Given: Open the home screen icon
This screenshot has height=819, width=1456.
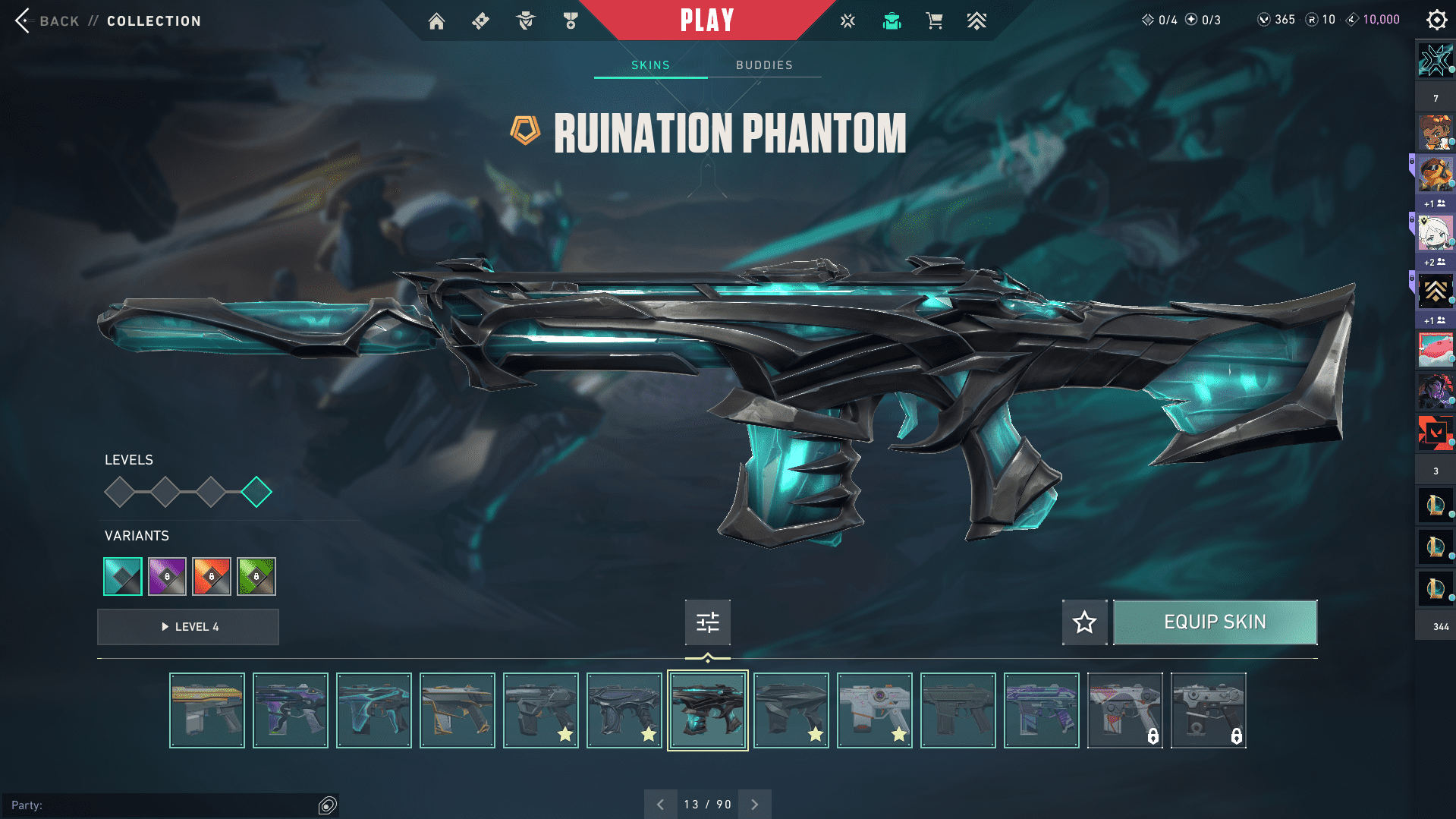Looking at the screenshot, I should coord(436,21).
